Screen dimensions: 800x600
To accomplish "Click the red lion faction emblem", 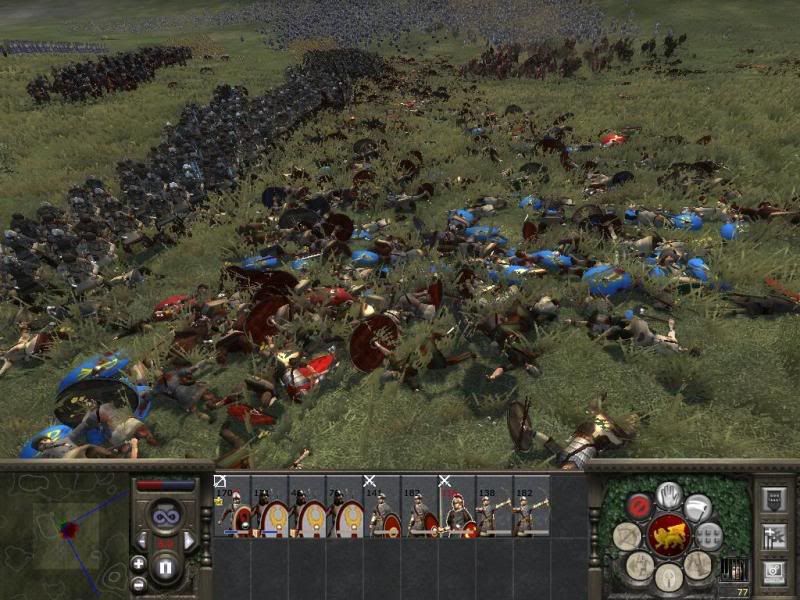I will pyautogui.click(x=668, y=536).
